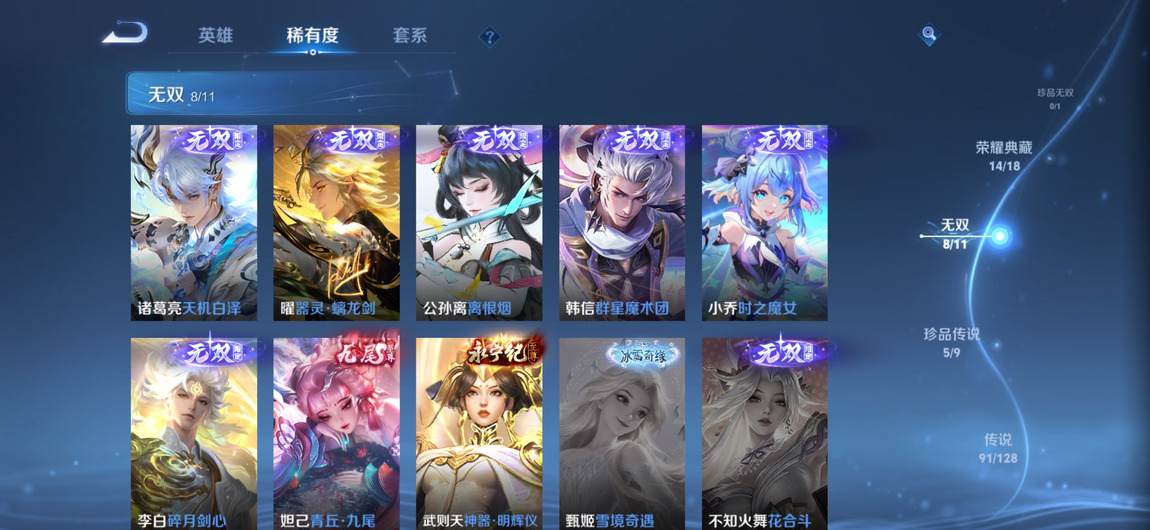Open 李白 碎月剑心 skin card
Image resolution: width=1150 pixels, height=530 pixels.
(x=194, y=434)
